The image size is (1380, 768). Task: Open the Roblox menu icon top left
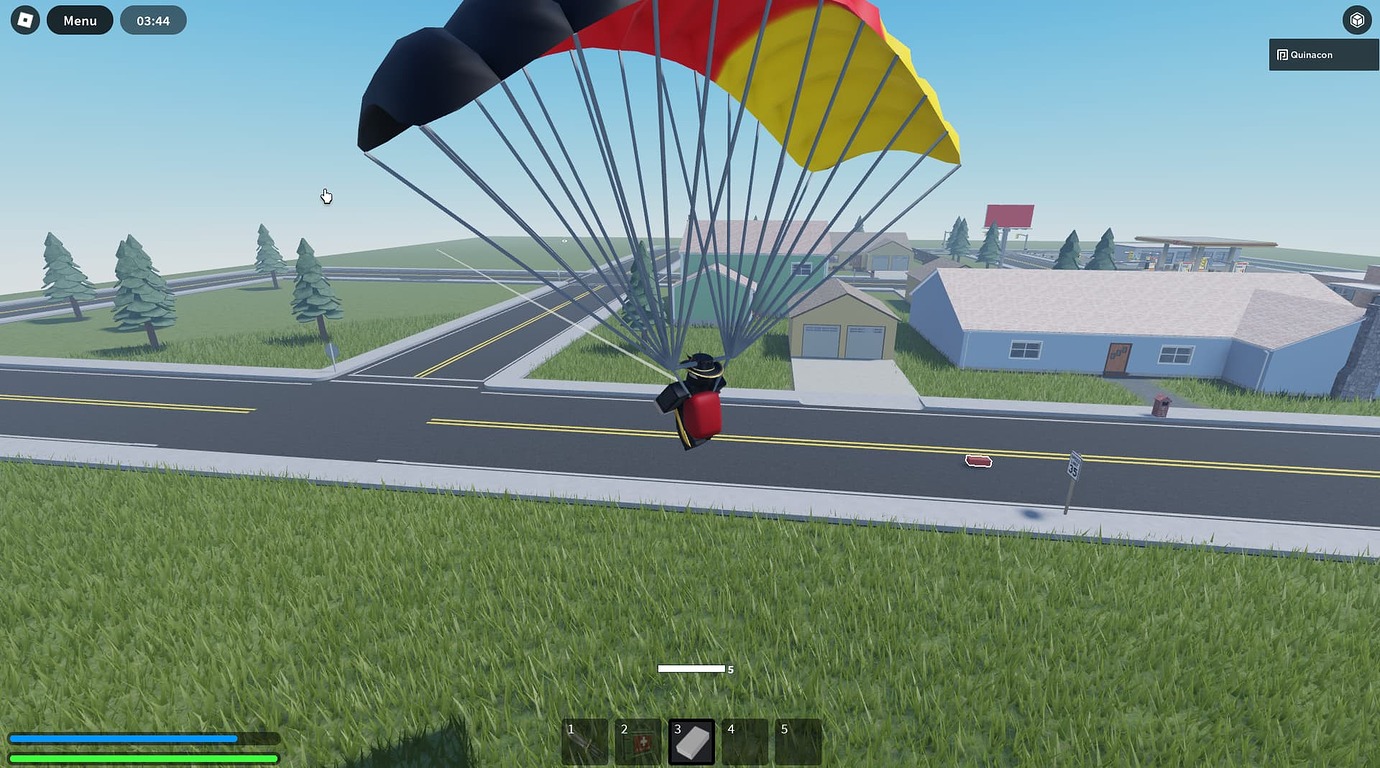pos(22,19)
